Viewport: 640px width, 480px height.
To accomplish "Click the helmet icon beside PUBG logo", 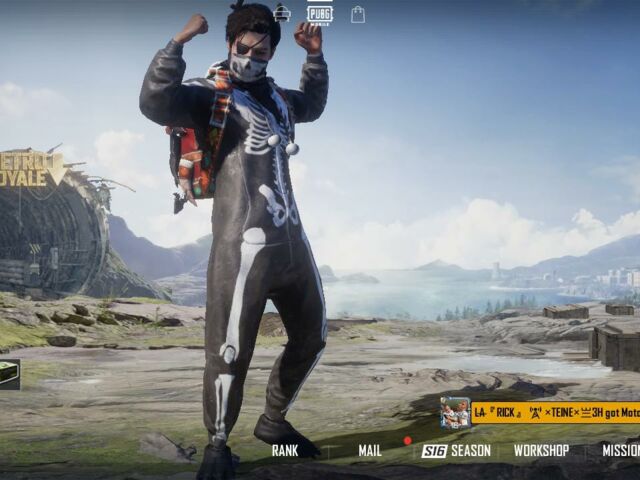I will pos(283,13).
